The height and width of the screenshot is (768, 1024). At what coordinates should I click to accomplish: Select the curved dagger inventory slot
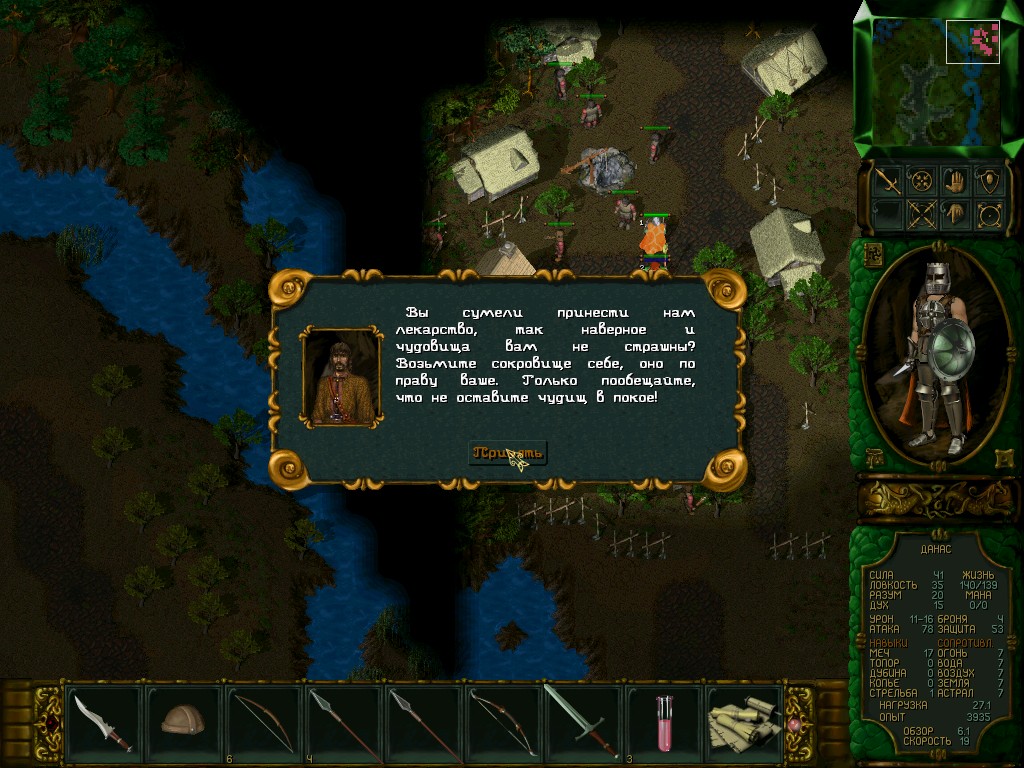103,720
